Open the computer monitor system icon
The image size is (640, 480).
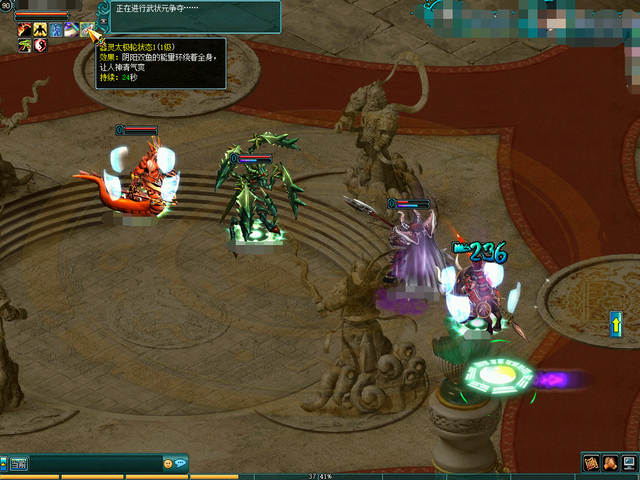coord(628,462)
